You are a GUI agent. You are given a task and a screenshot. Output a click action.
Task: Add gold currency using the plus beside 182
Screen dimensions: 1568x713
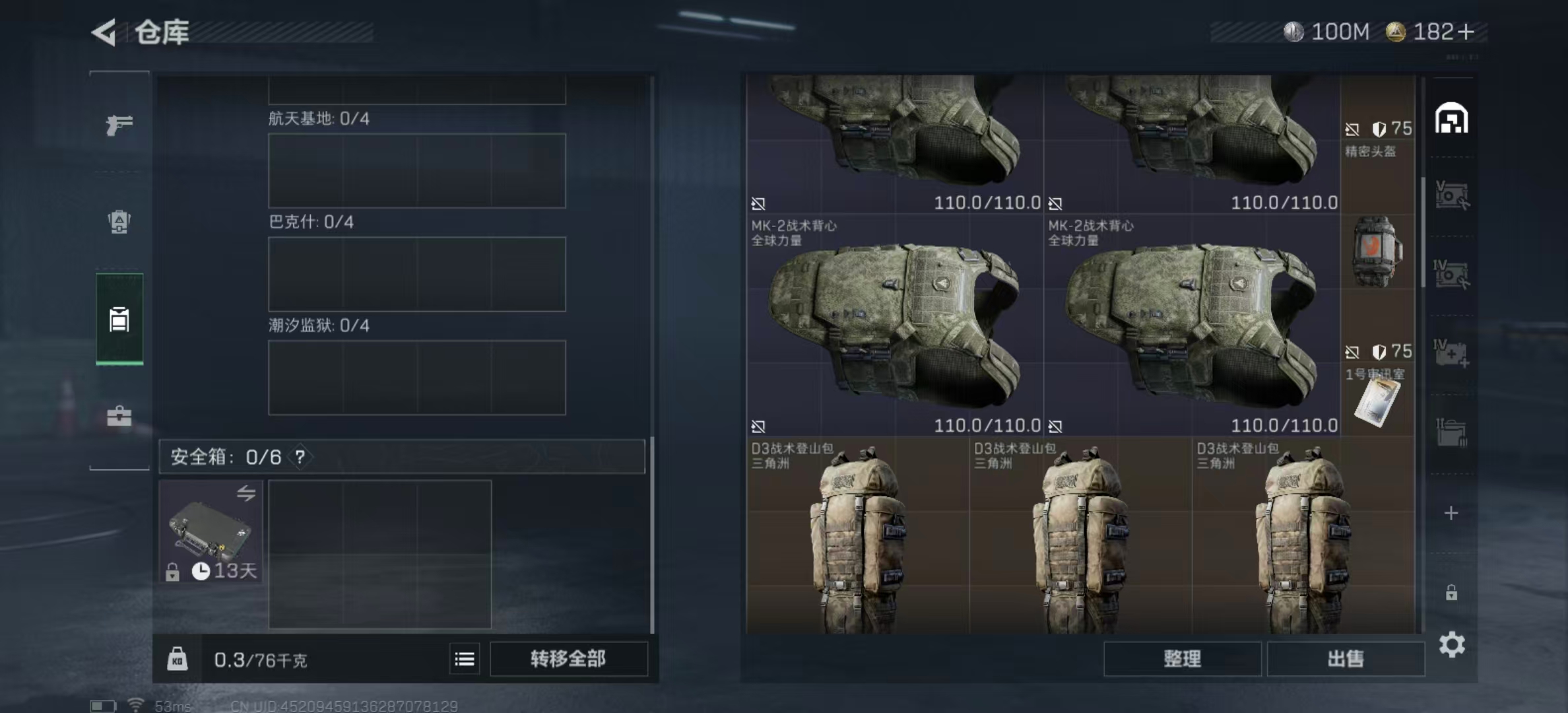click(1466, 32)
